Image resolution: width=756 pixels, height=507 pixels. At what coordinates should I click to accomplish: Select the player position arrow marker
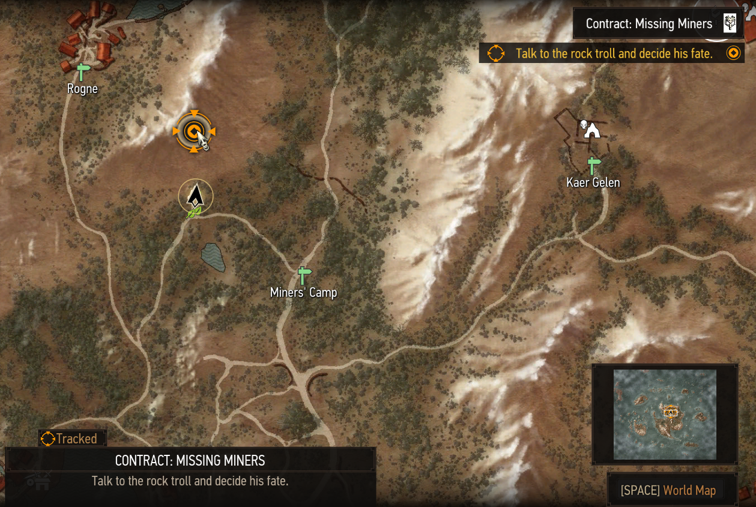pos(196,195)
